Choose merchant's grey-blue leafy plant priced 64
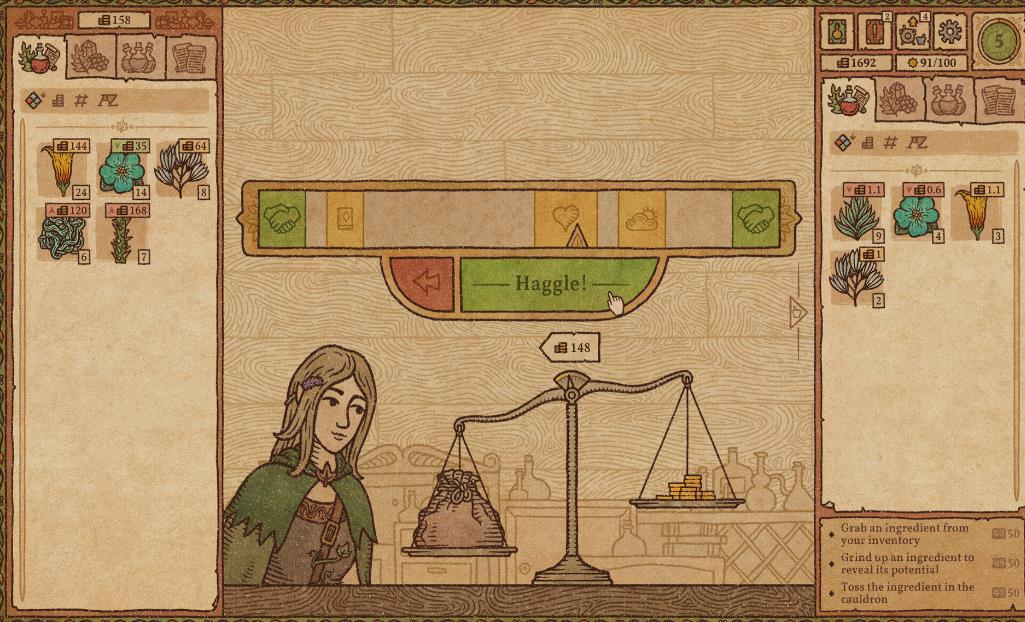 [x=181, y=170]
